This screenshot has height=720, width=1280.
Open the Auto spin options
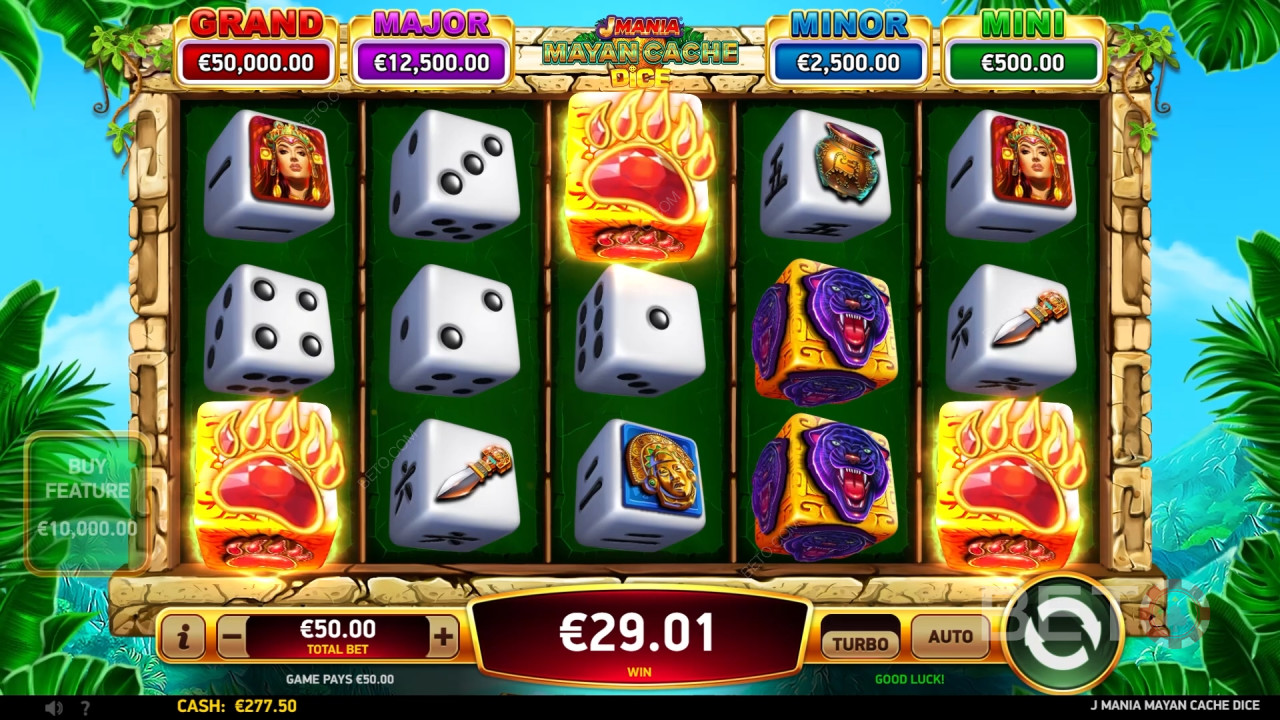[x=950, y=637]
